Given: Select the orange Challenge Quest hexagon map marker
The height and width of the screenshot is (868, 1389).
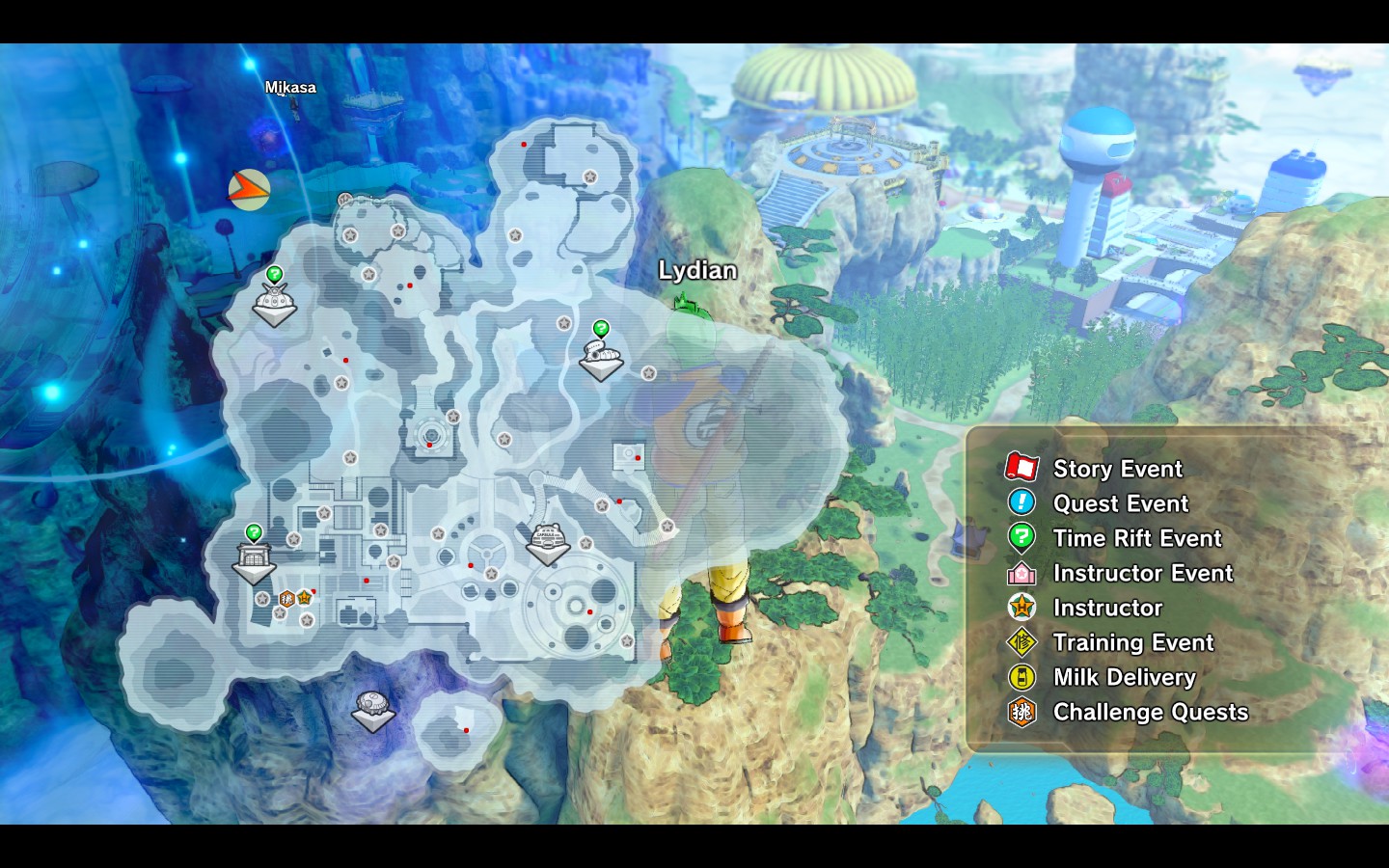Looking at the screenshot, I should click(x=286, y=599).
